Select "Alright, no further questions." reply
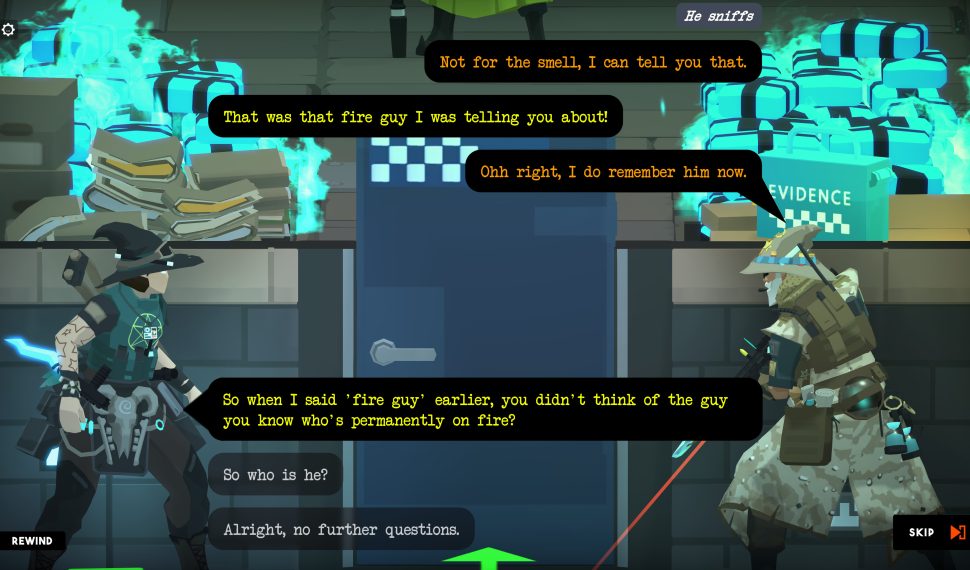970x570 pixels. point(341,529)
